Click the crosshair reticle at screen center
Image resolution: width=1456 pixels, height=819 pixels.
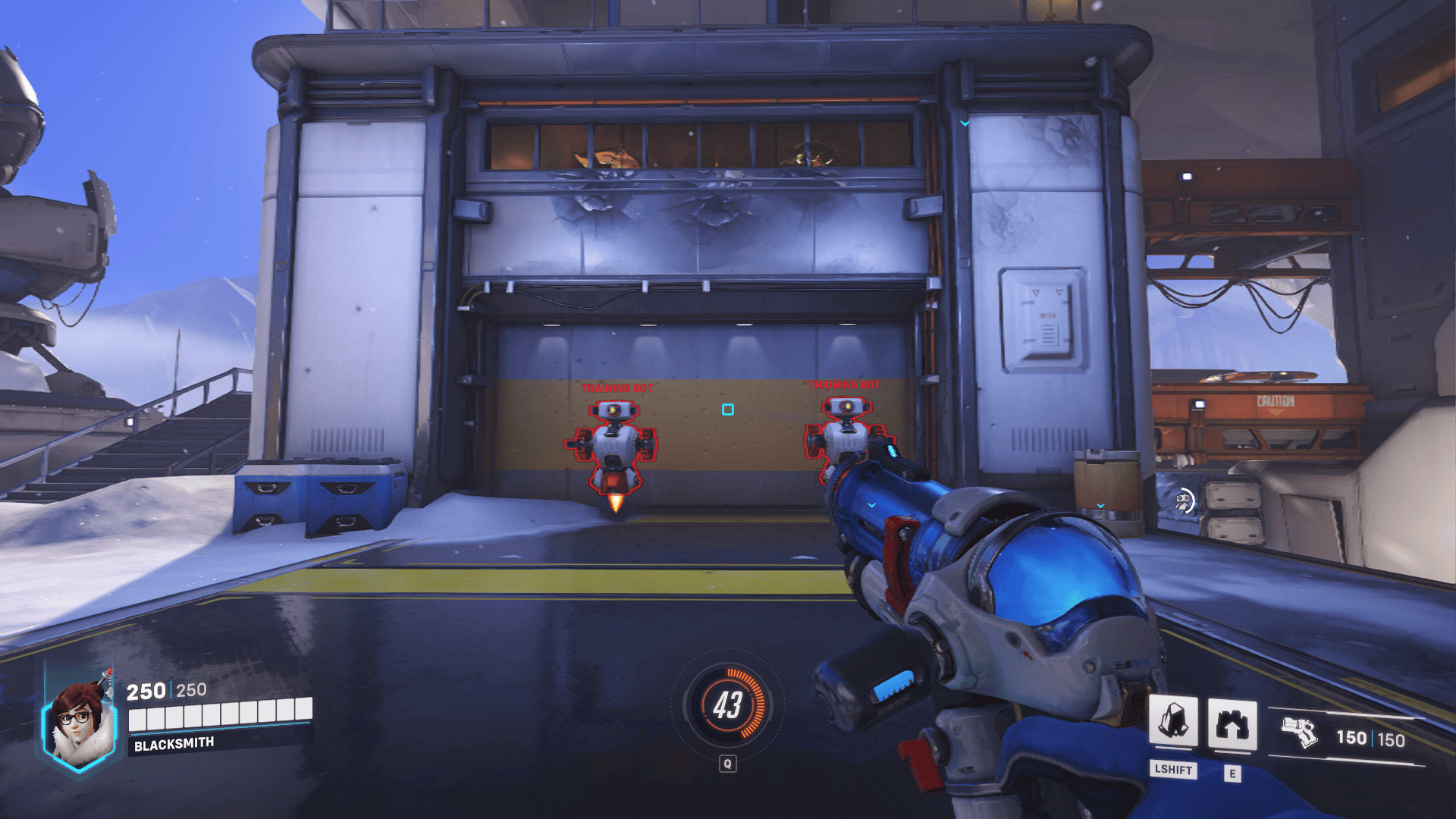click(728, 409)
